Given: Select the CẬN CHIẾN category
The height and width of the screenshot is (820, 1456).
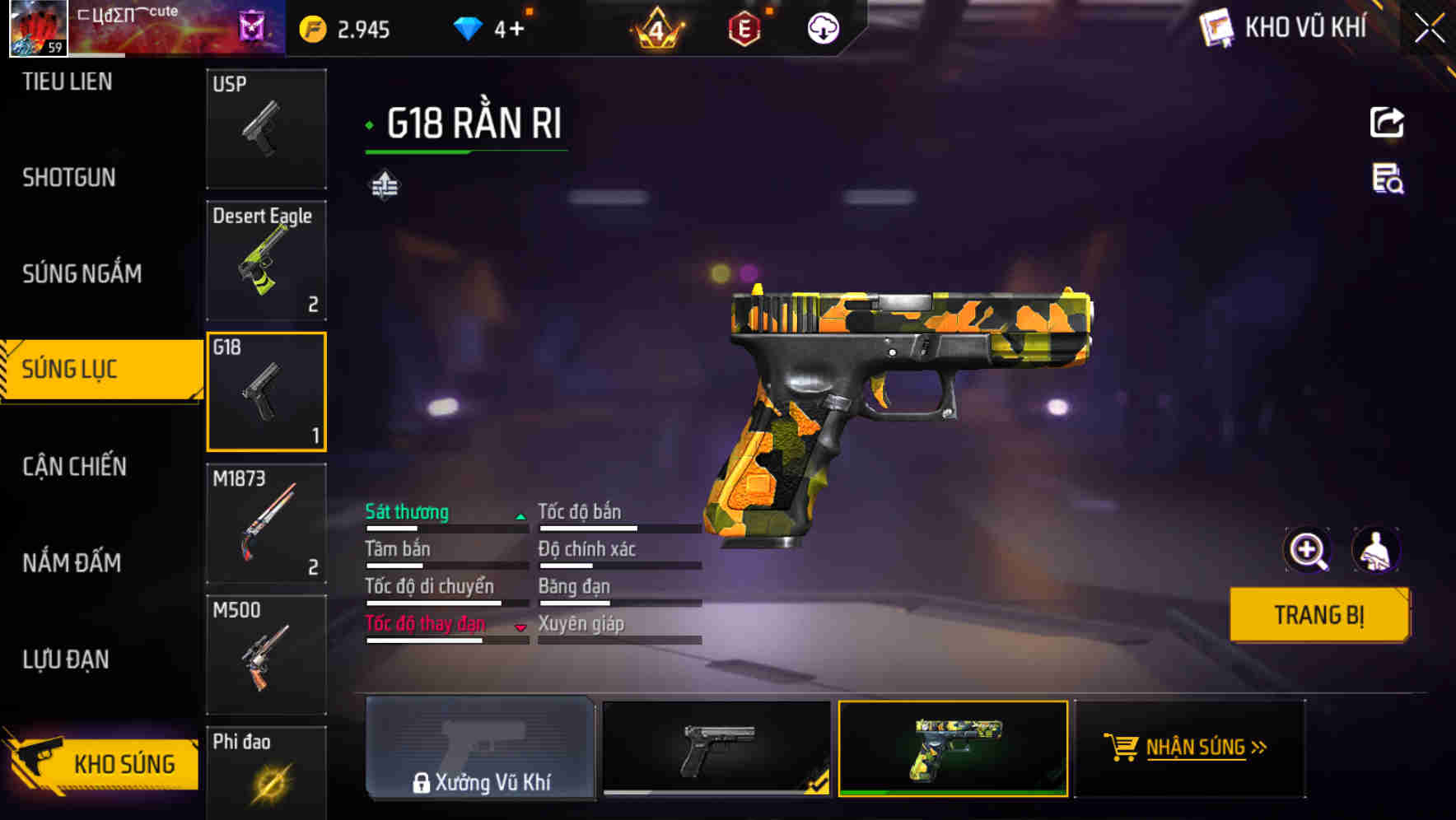Looking at the screenshot, I should tap(72, 467).
